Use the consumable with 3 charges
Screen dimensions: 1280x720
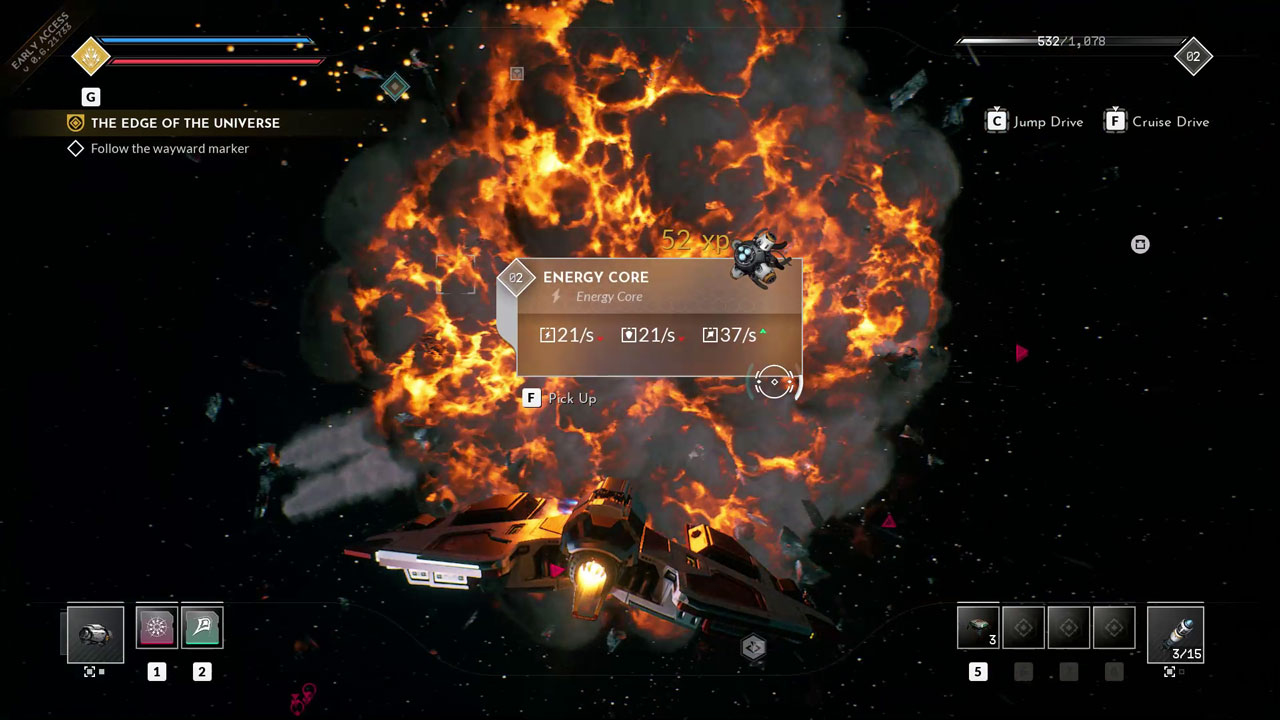[x=978, y=628]
